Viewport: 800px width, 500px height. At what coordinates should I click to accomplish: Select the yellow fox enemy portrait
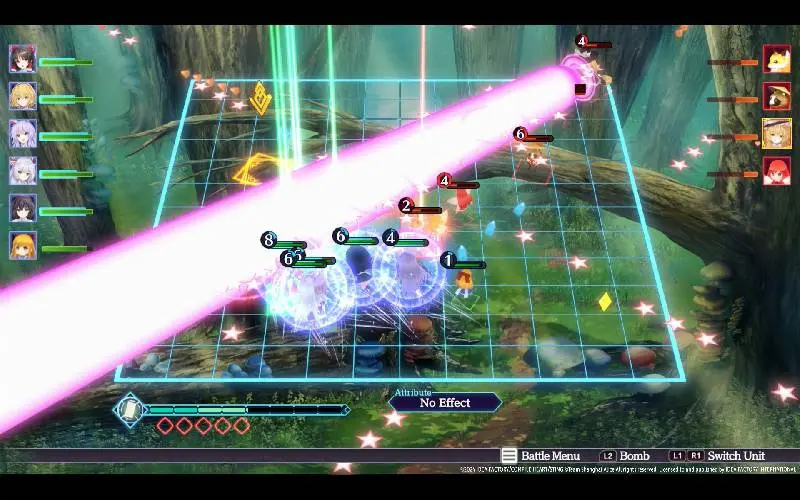(x=777, y=59)
